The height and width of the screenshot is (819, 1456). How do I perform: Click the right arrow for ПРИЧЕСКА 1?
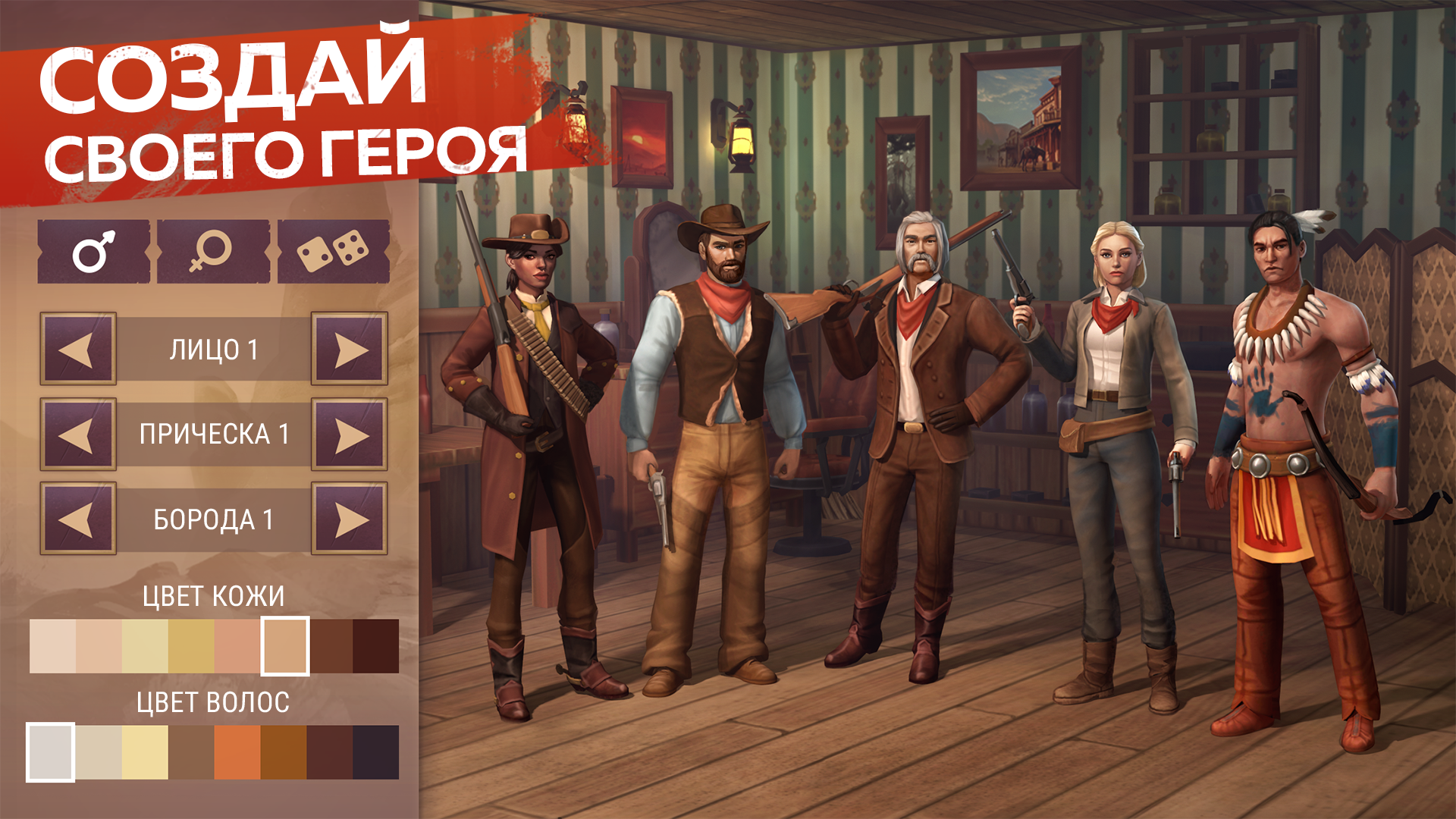coord(349,435)
